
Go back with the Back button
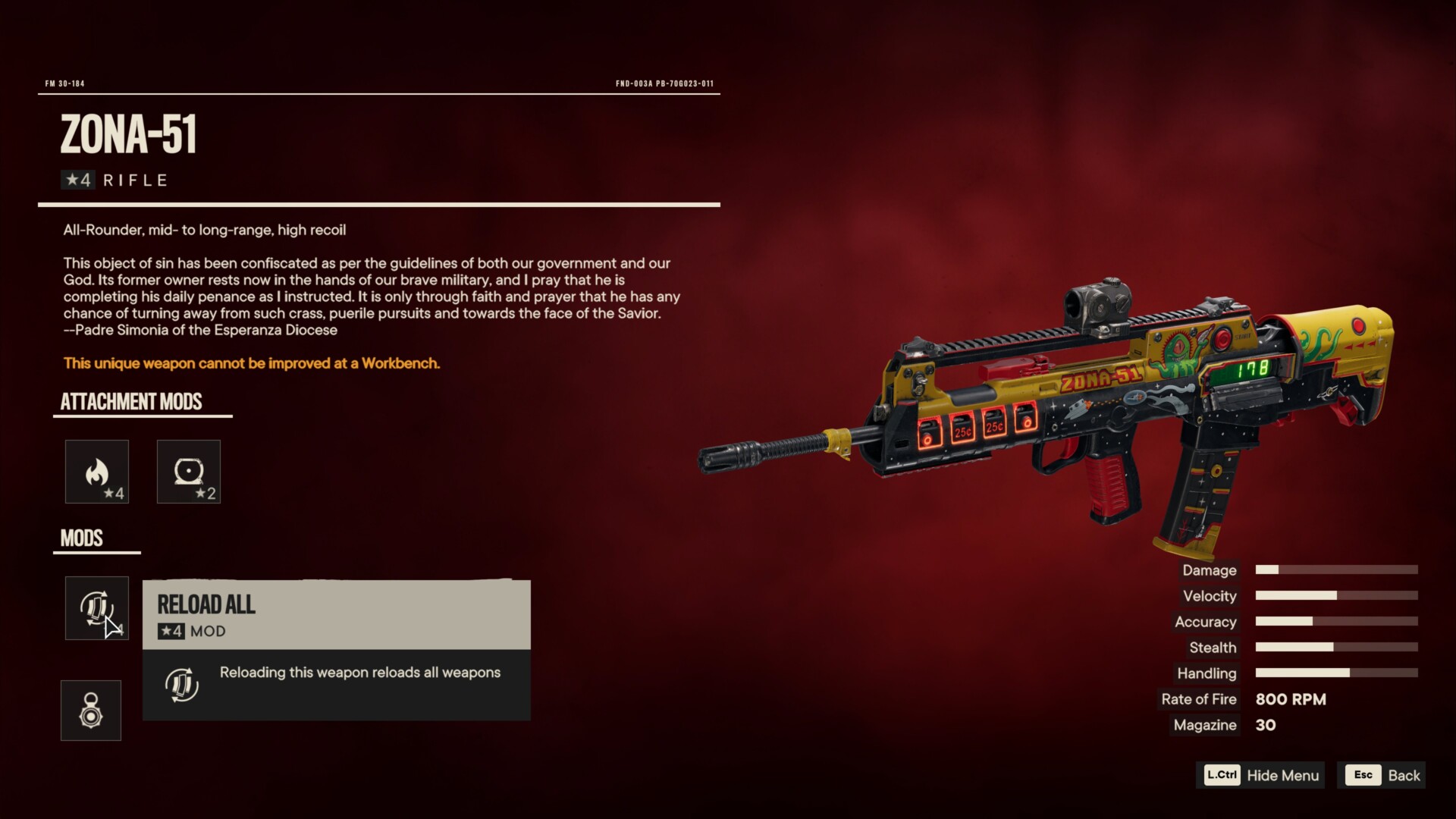point(1382,775)
